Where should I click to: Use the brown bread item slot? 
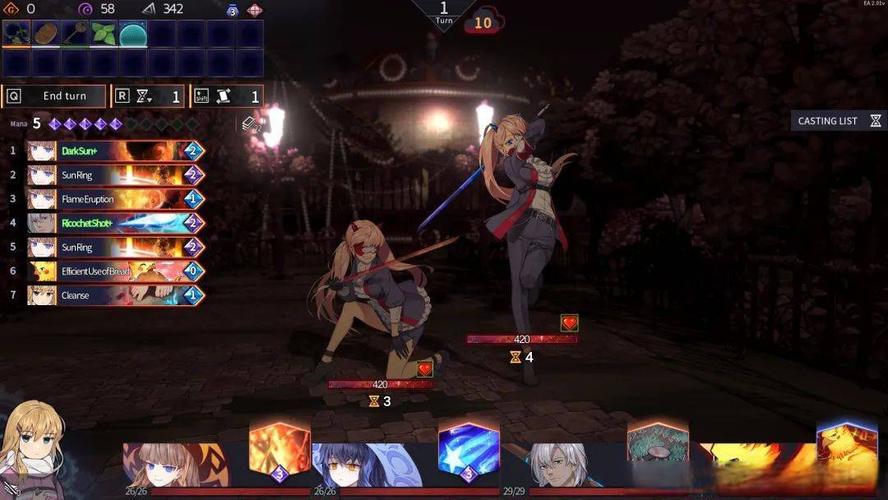tap(46, 34)
